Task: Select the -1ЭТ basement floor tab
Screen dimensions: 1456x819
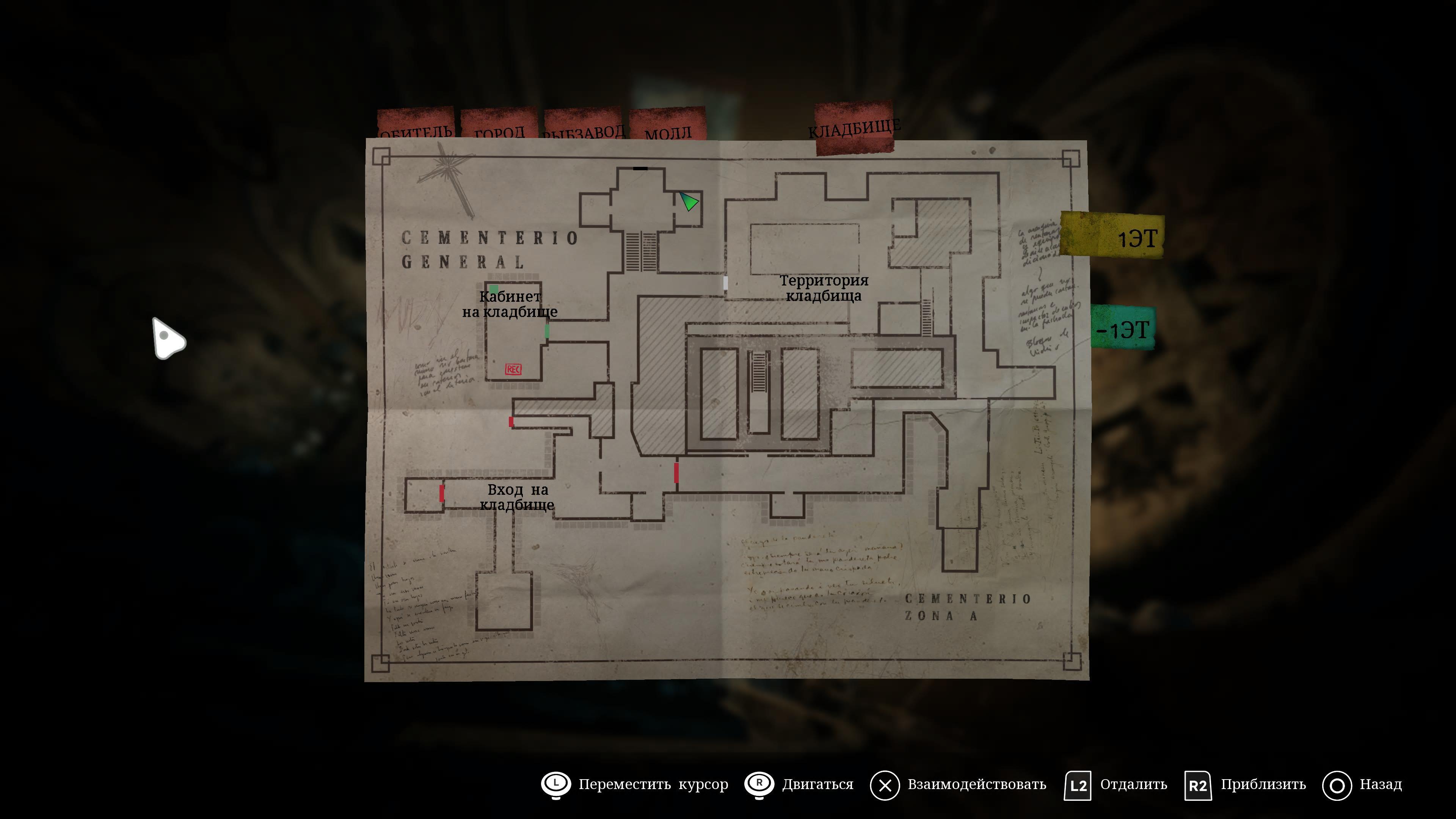Action: coord(1122,328)
